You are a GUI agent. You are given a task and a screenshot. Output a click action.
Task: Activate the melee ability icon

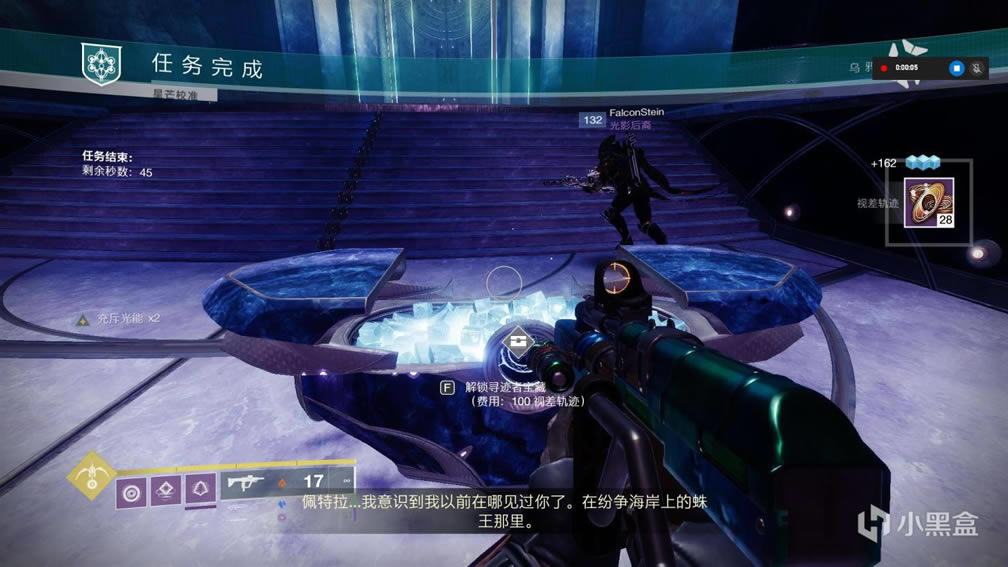[x=164, y=490]
